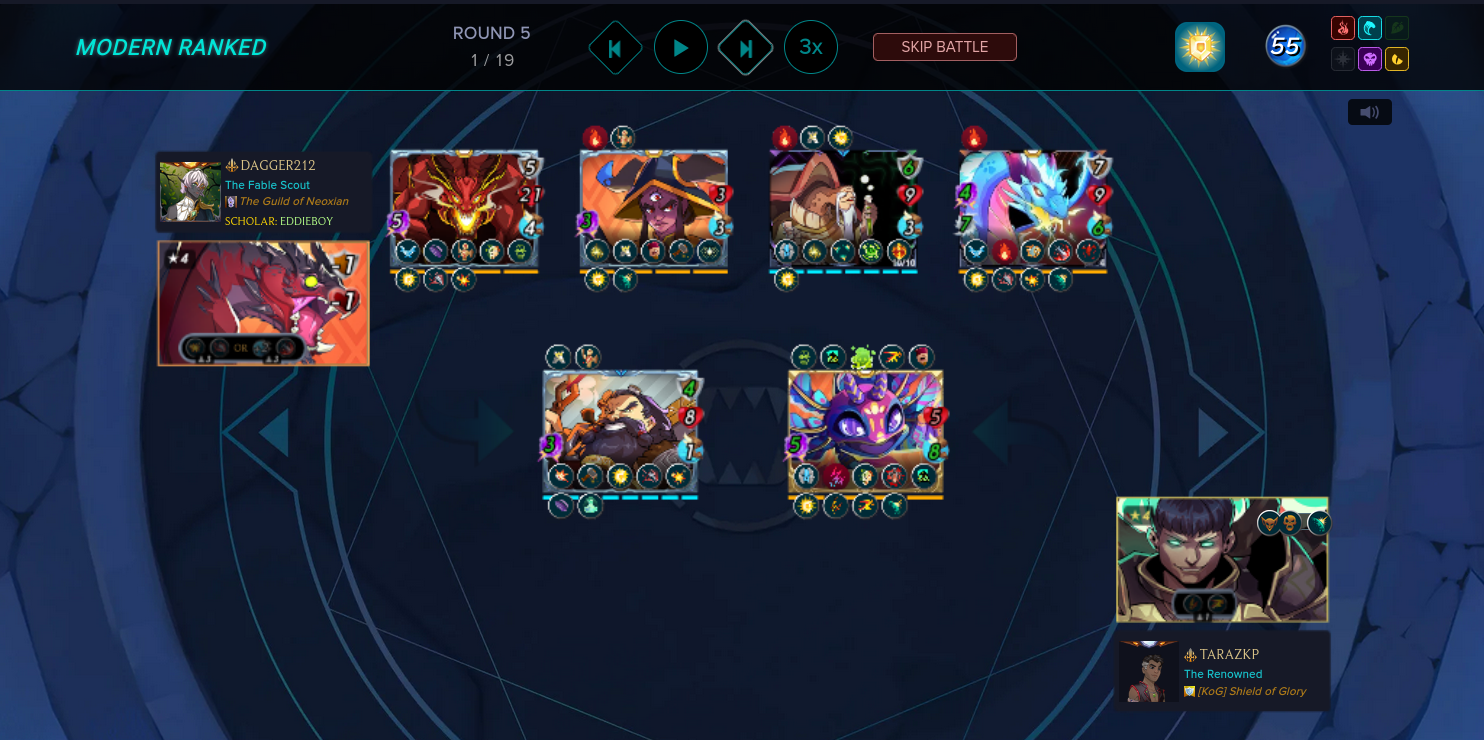The image size is (1484, 740).
Task: Select the red horned demon monster card
Action: coord(465,208)
